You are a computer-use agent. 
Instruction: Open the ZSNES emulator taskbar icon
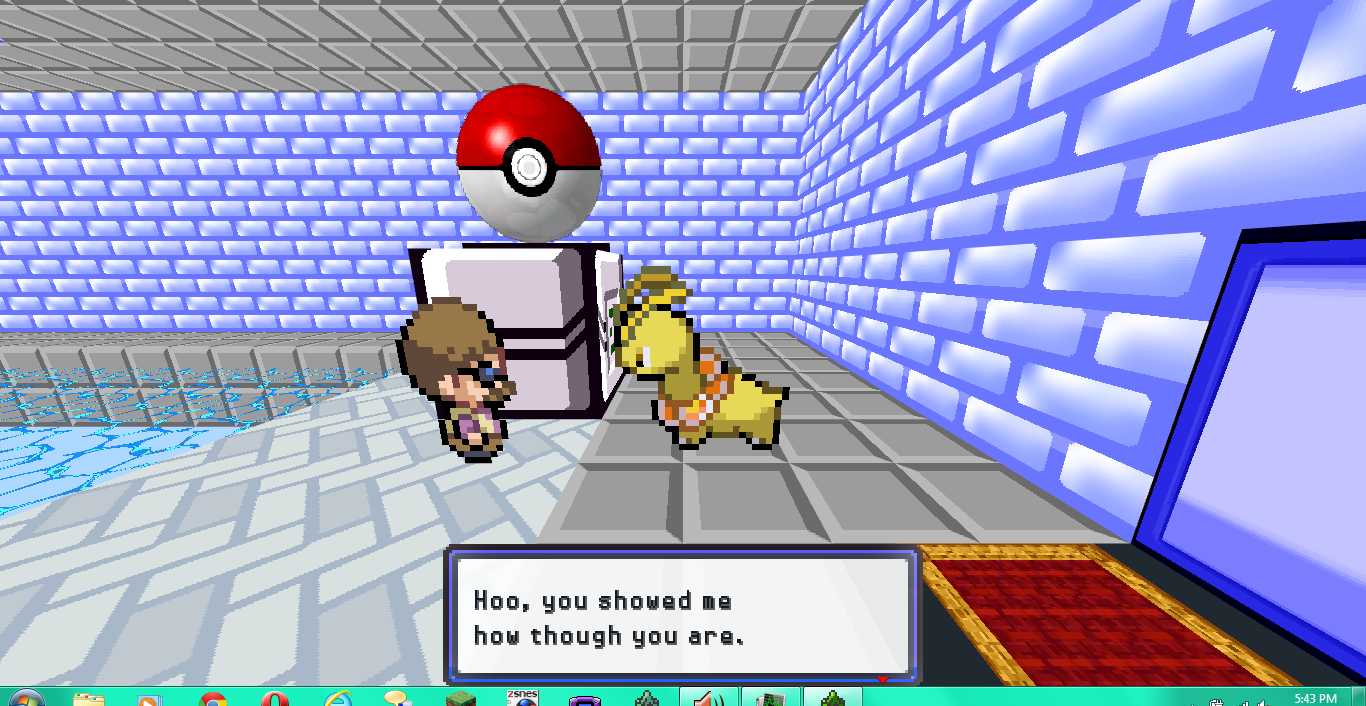coord(522,697)
